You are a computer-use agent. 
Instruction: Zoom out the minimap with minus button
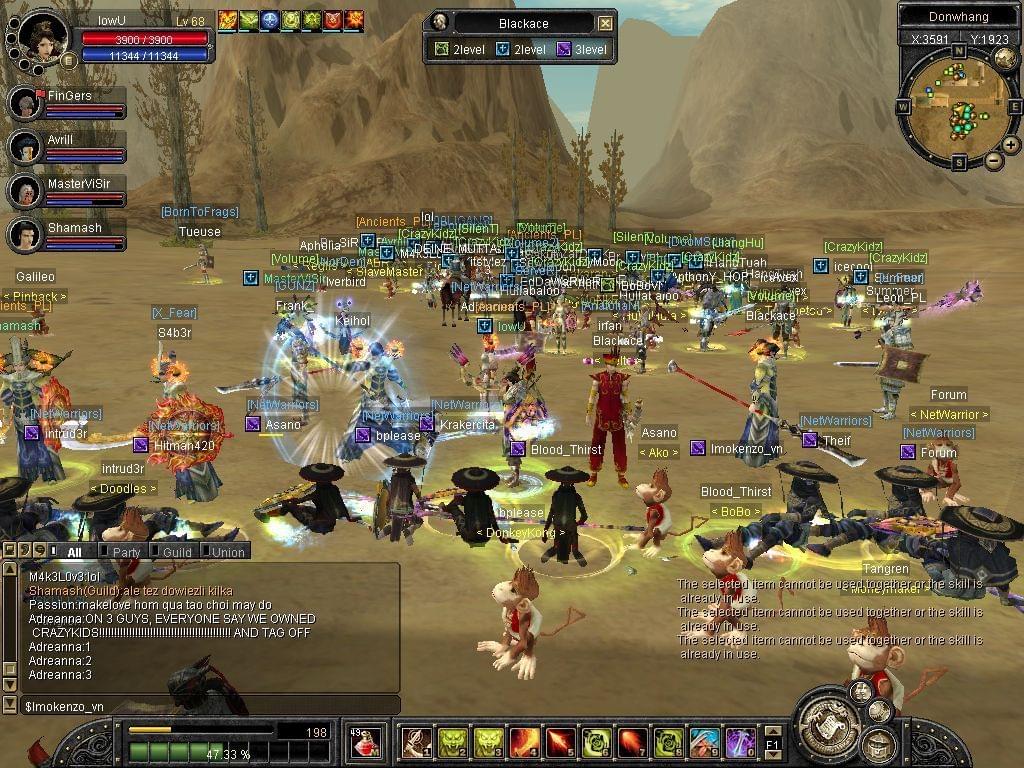tap(994, 160)
